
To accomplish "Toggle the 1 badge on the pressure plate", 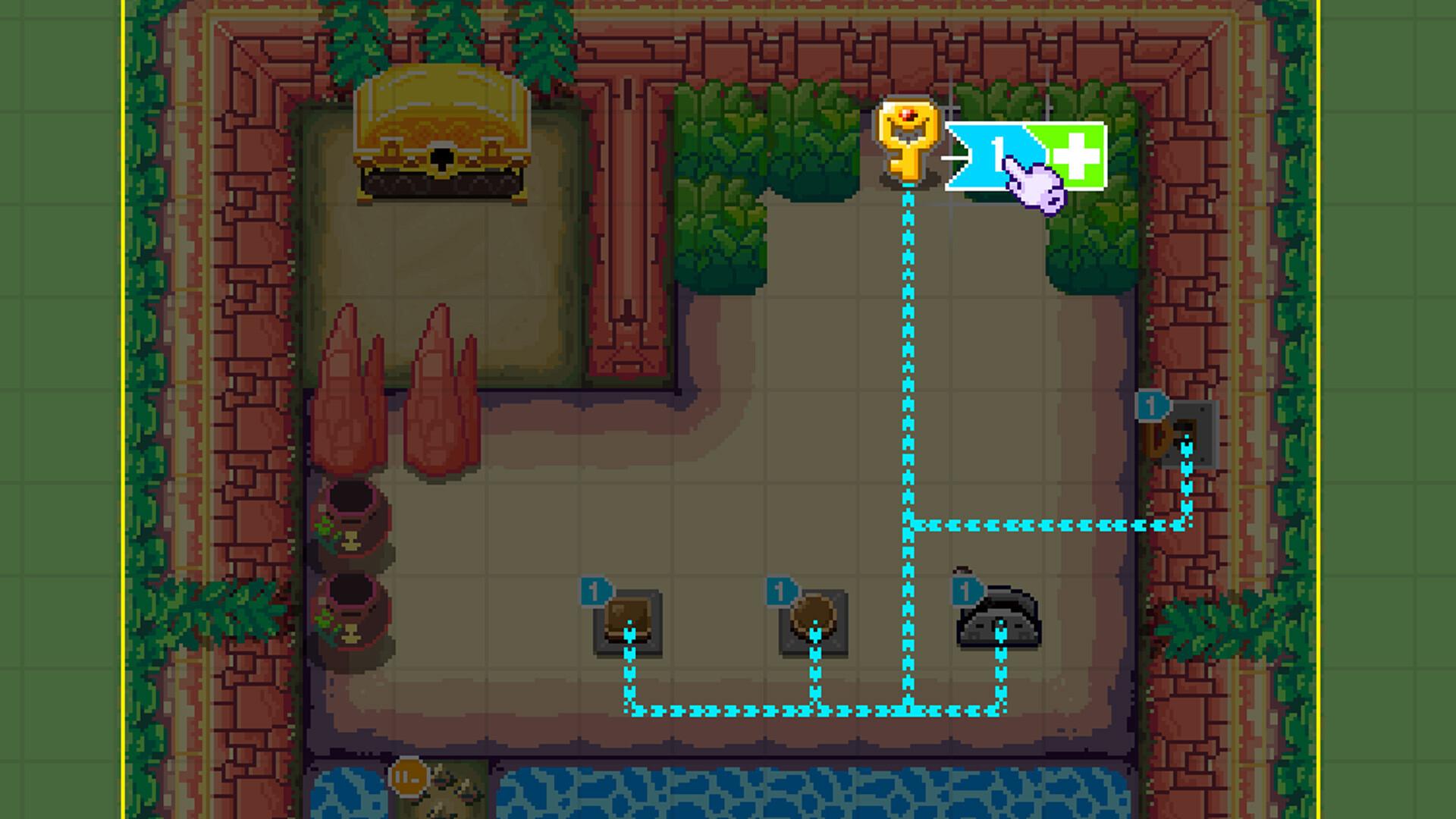I will [595, 590].
